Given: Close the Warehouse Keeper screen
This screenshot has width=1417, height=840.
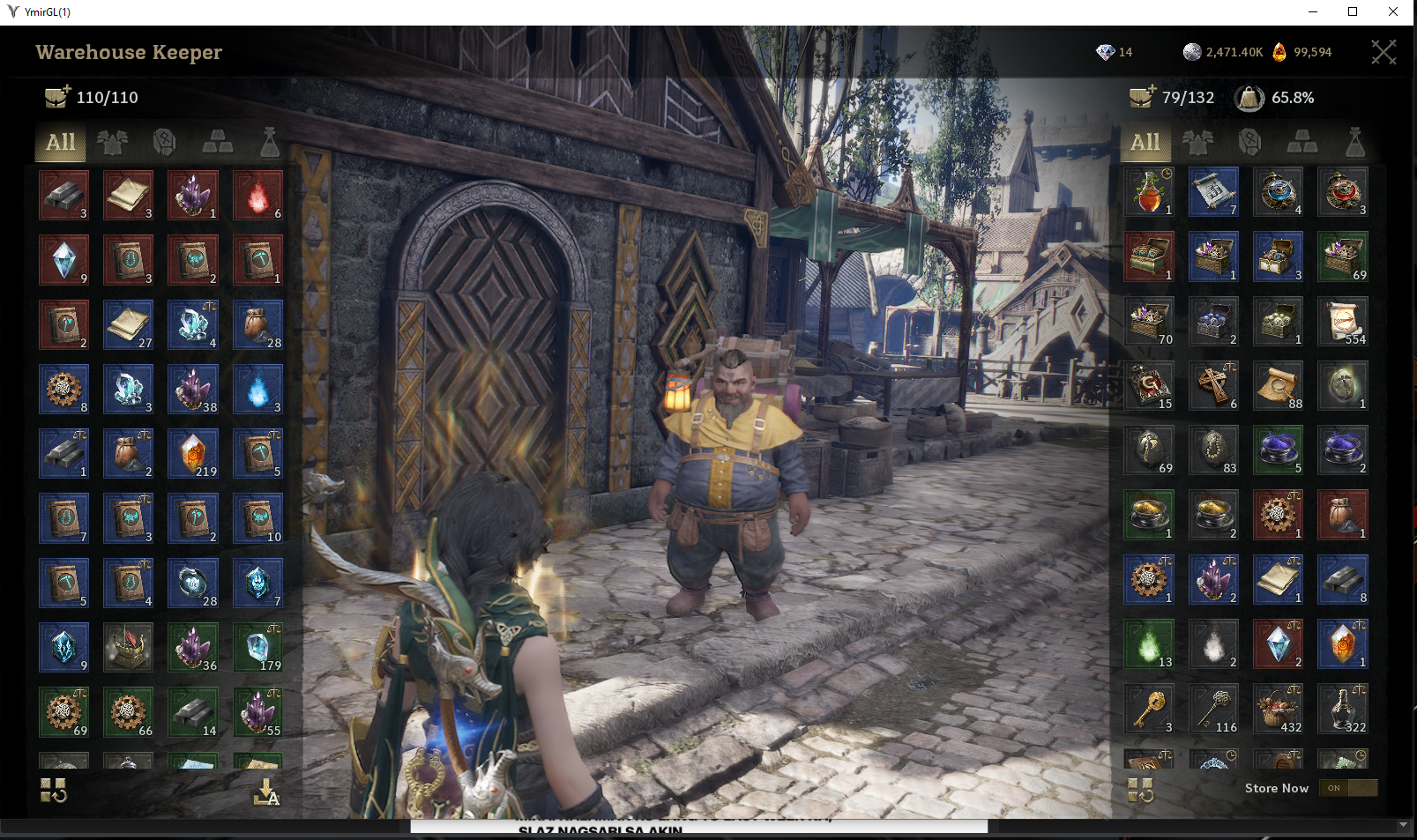Looking at the screenshot, I should pos(1383,53).
